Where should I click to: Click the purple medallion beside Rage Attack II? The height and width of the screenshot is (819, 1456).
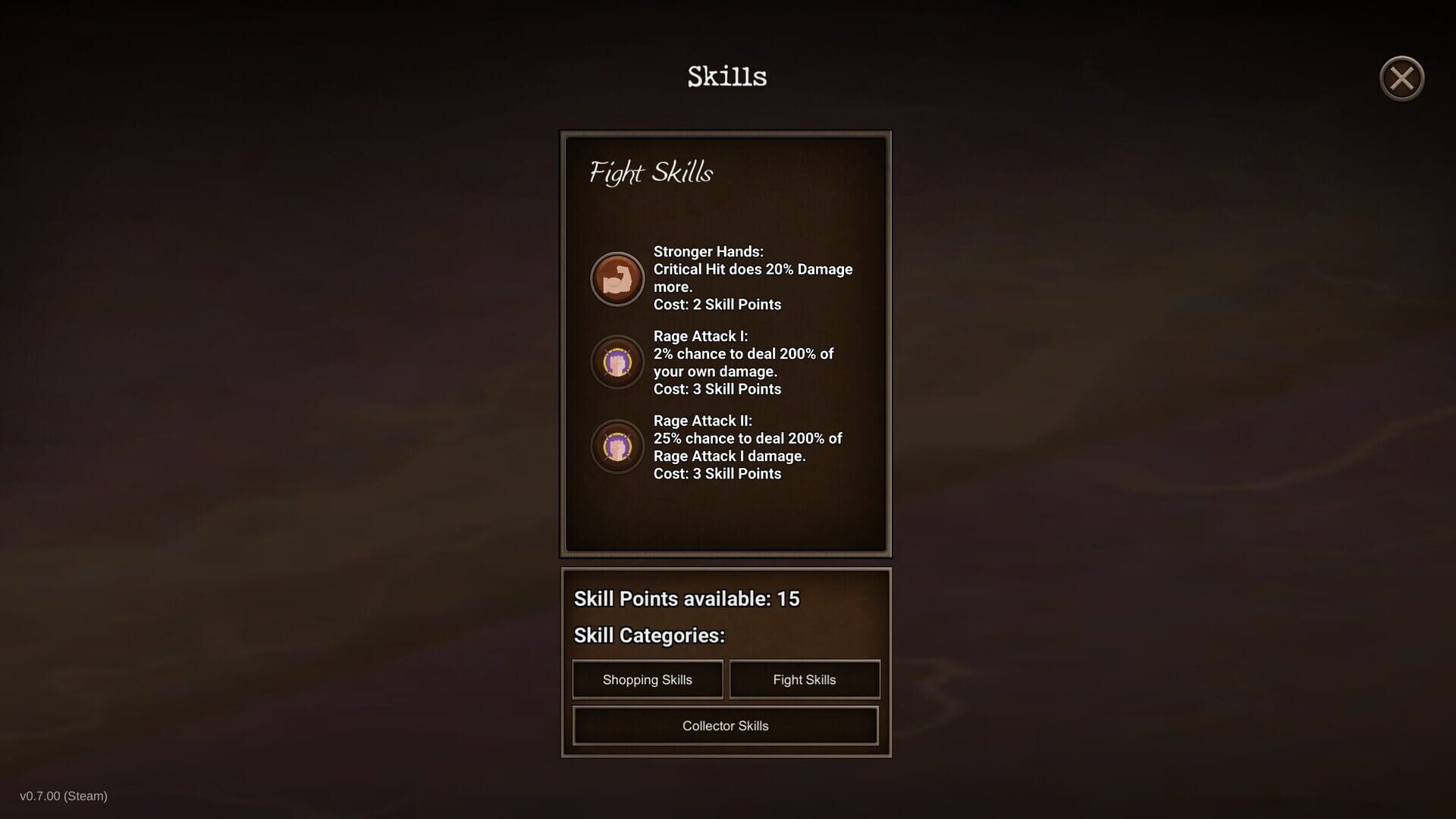617,447
